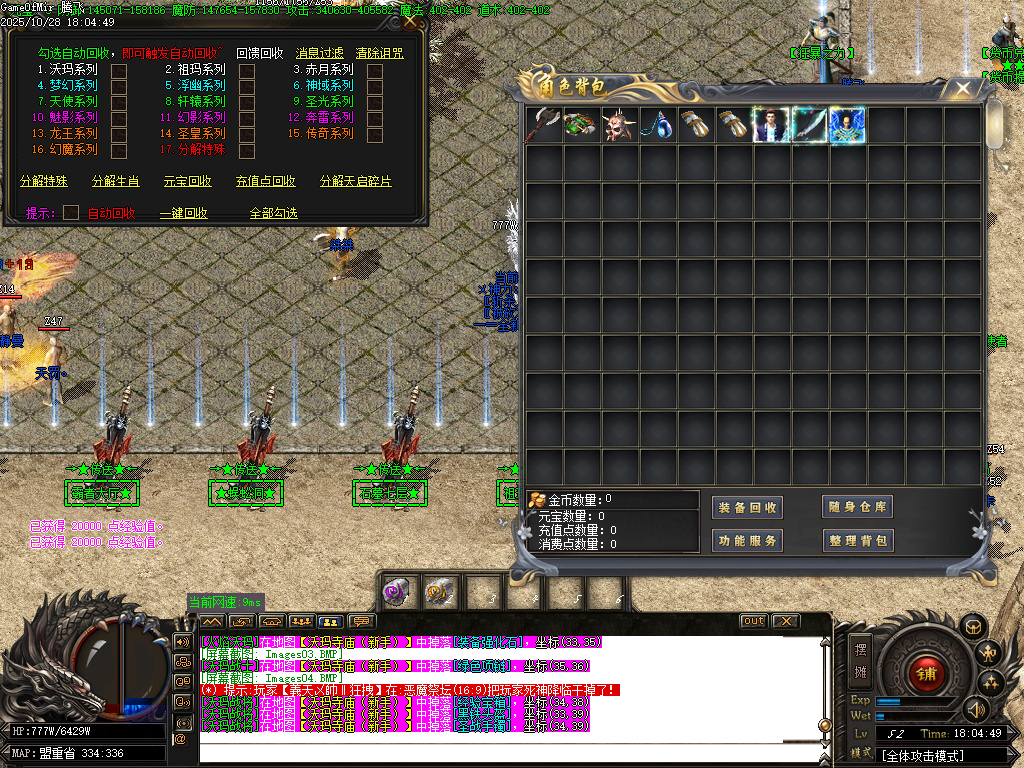The image size is (1024, 768).
Task: Select the blue gem necklace item
Action: tap(657, 126)
